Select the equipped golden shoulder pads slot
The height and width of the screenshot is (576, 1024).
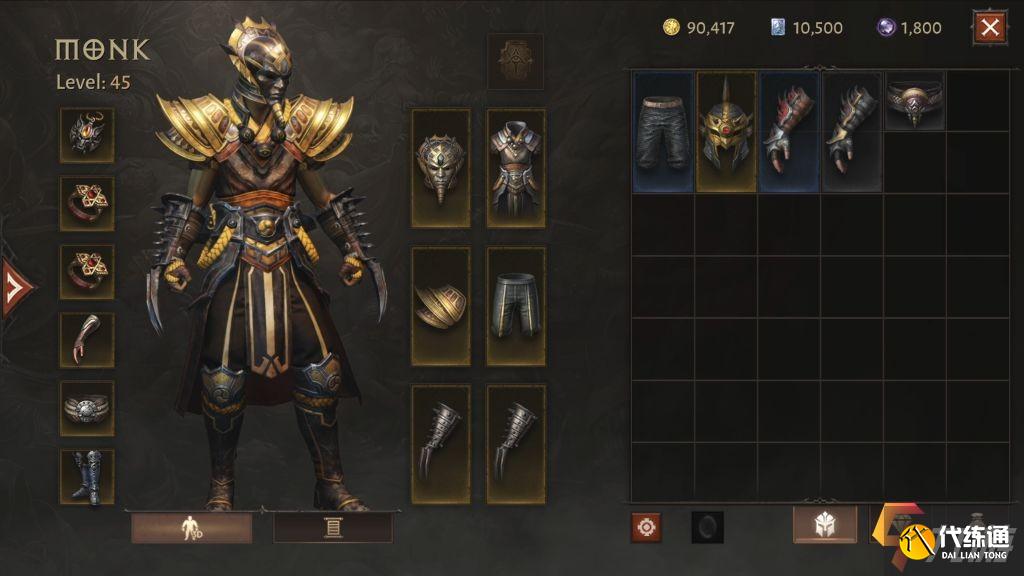pos(441,306)
